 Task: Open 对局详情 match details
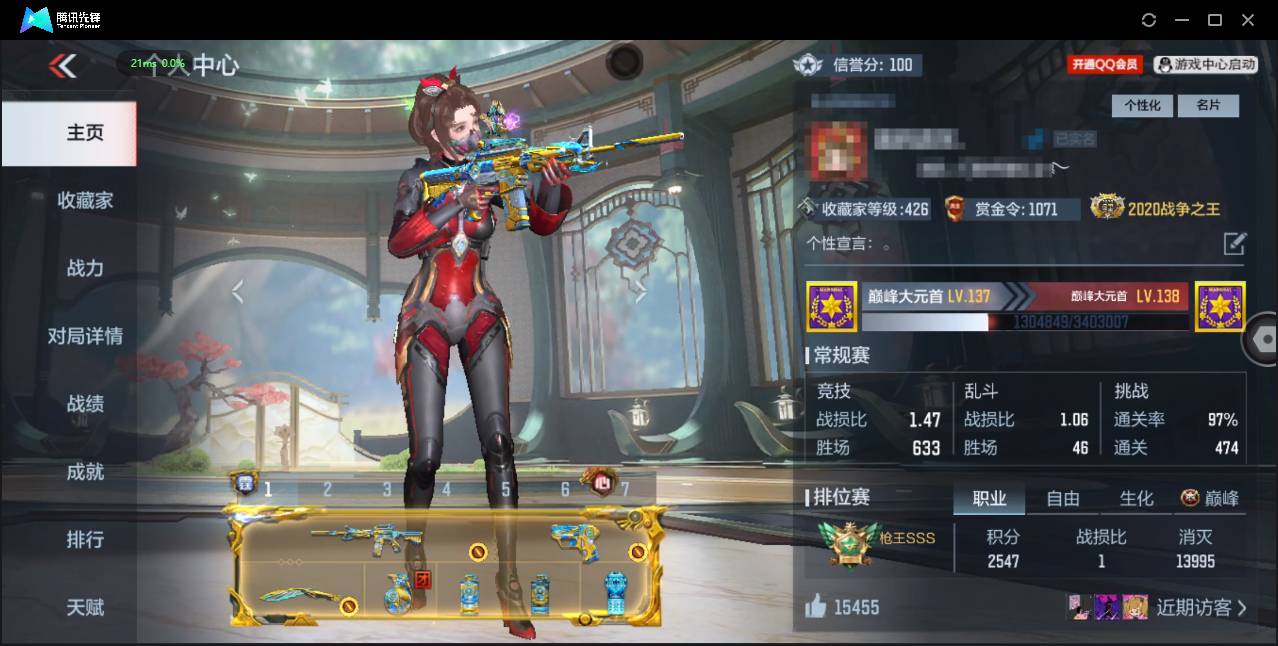[85, 336]
